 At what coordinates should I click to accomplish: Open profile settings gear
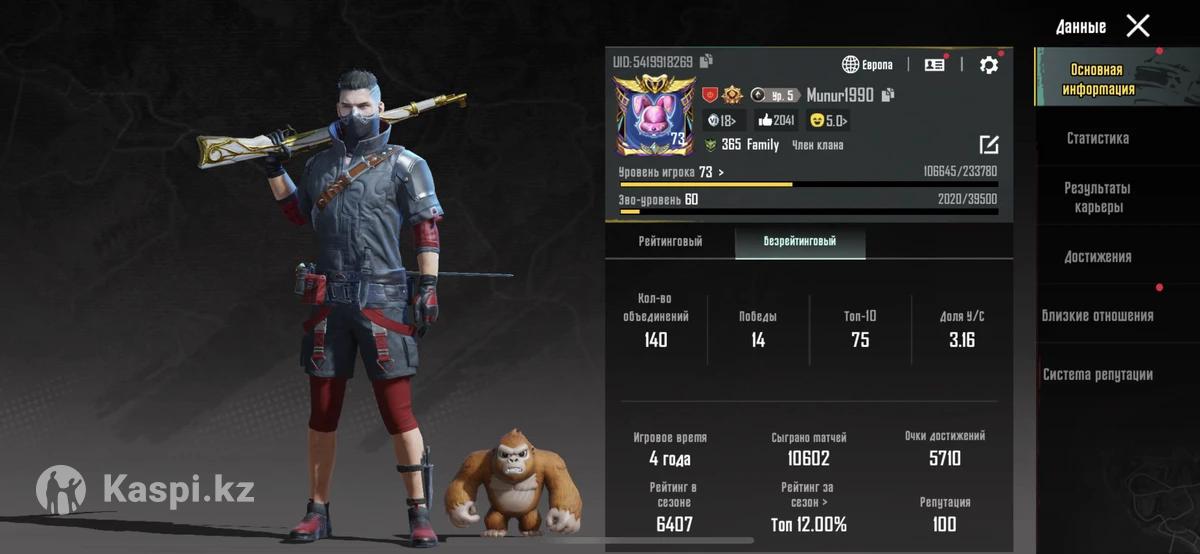pos(988,65)
